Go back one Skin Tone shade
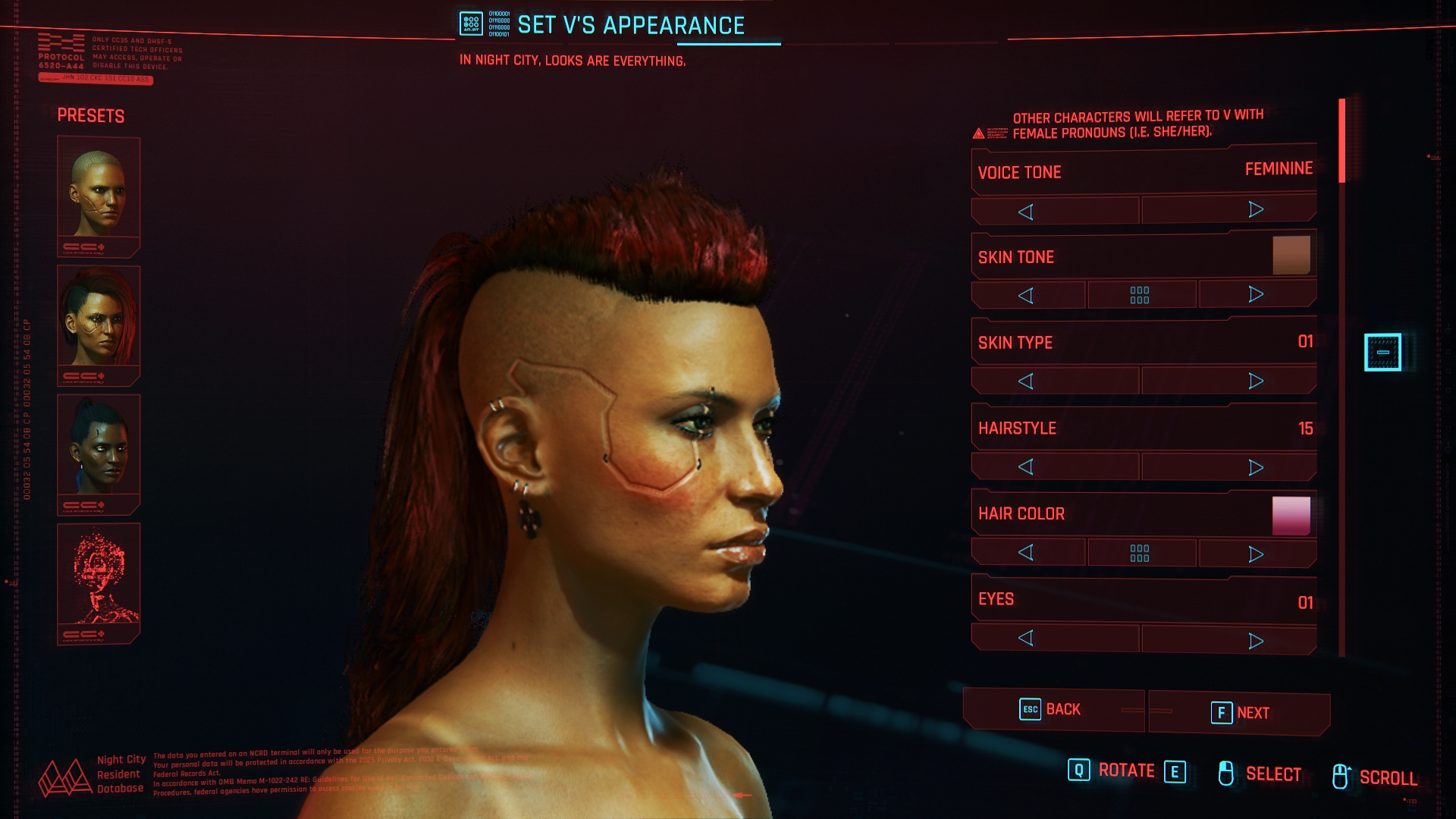The height and width of the screenshot is (819, 1456). (1026, 296)
